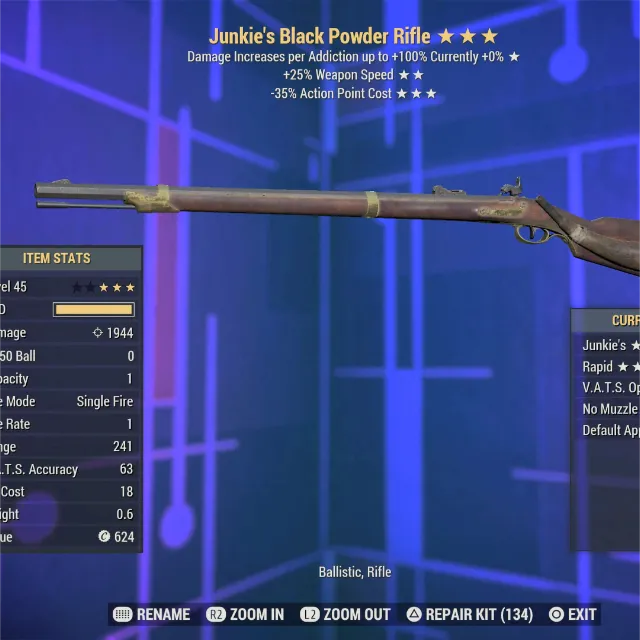Select the Rename option in the bottom bar
The width and height of the screenshot is (640, 640).
click(152, 615)
